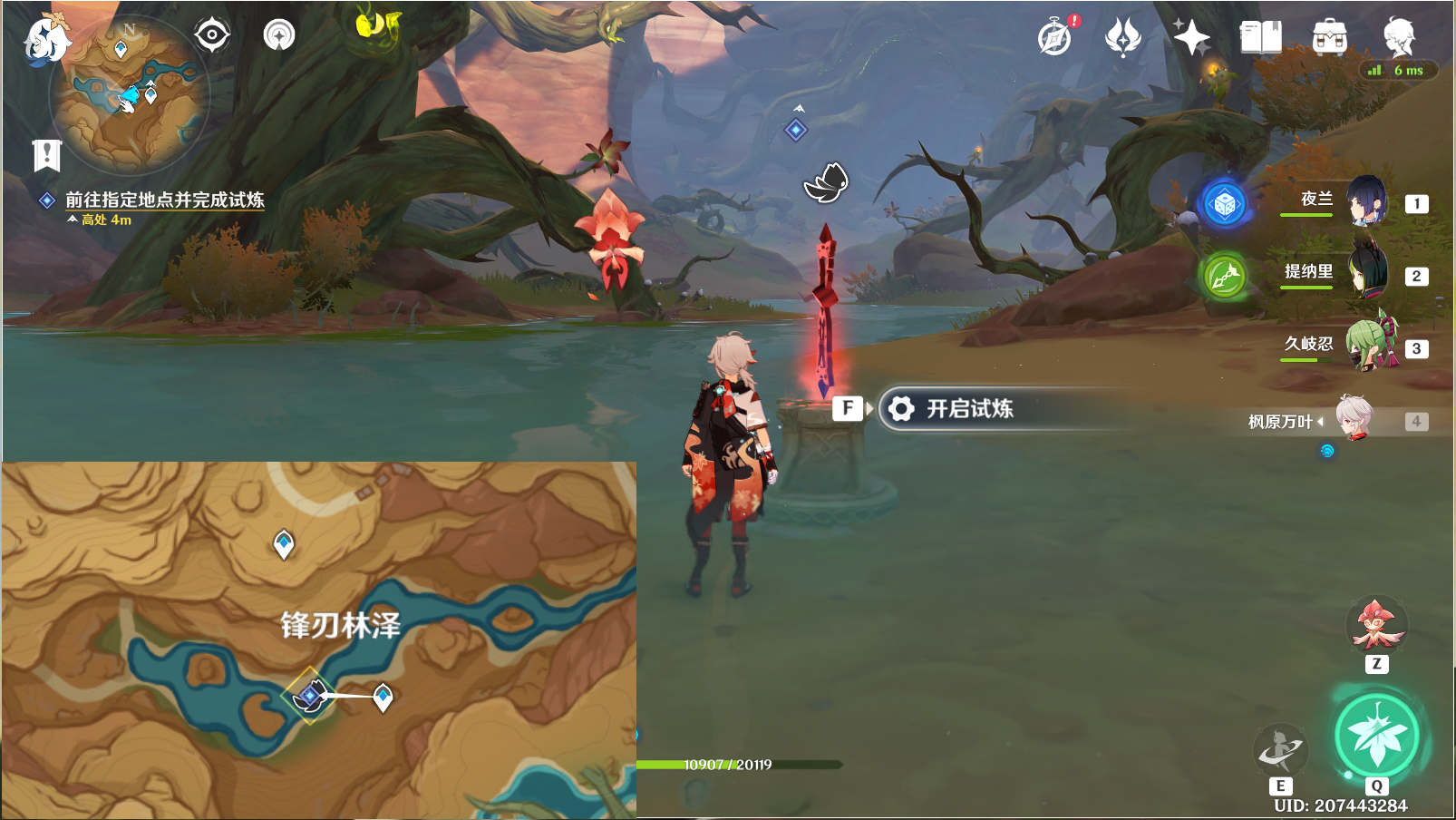Use Kazuha's elemental skill
Viewport: 1456px width, 820px height.
(x=1280, y=749)
